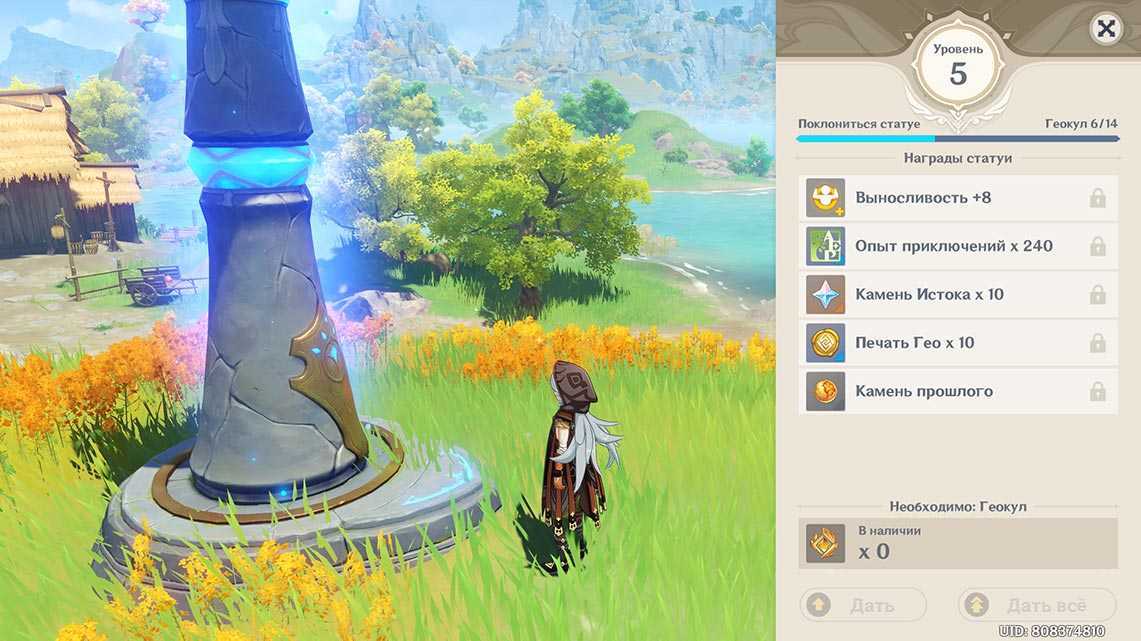
Task: Click the Дать всё button
Action: [1036, 605]
